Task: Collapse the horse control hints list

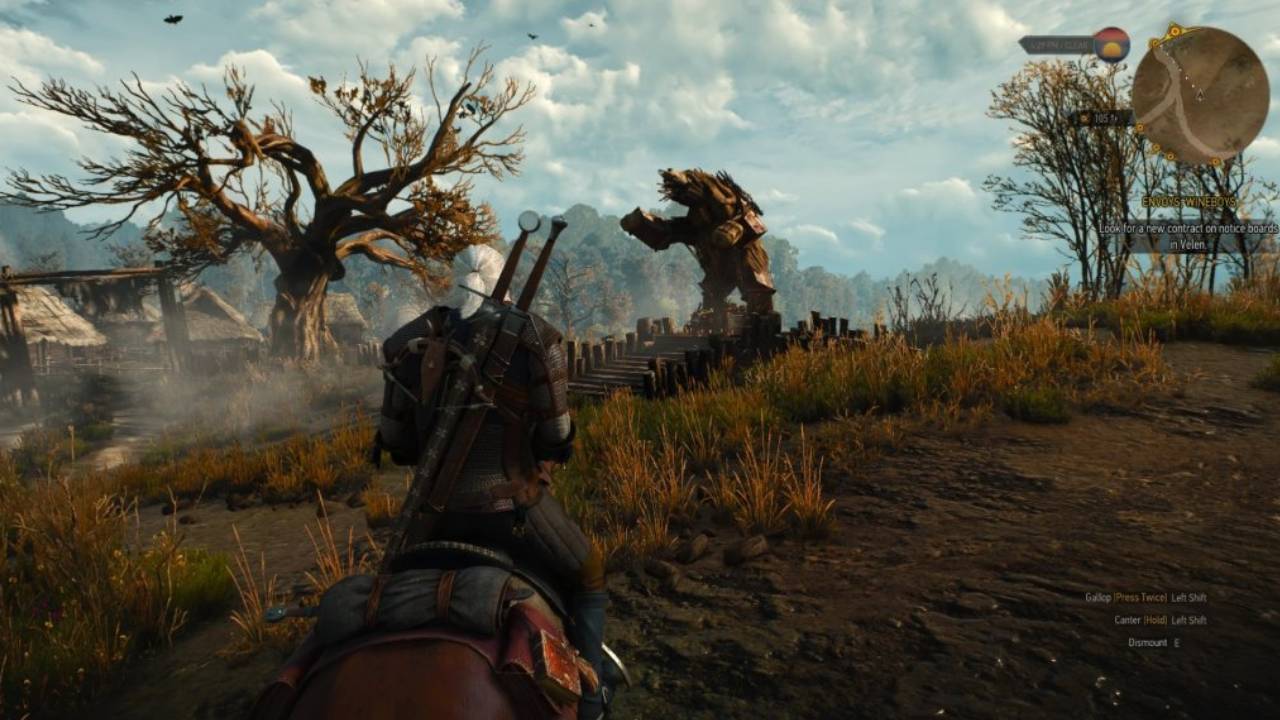Action: (1150, 619)
